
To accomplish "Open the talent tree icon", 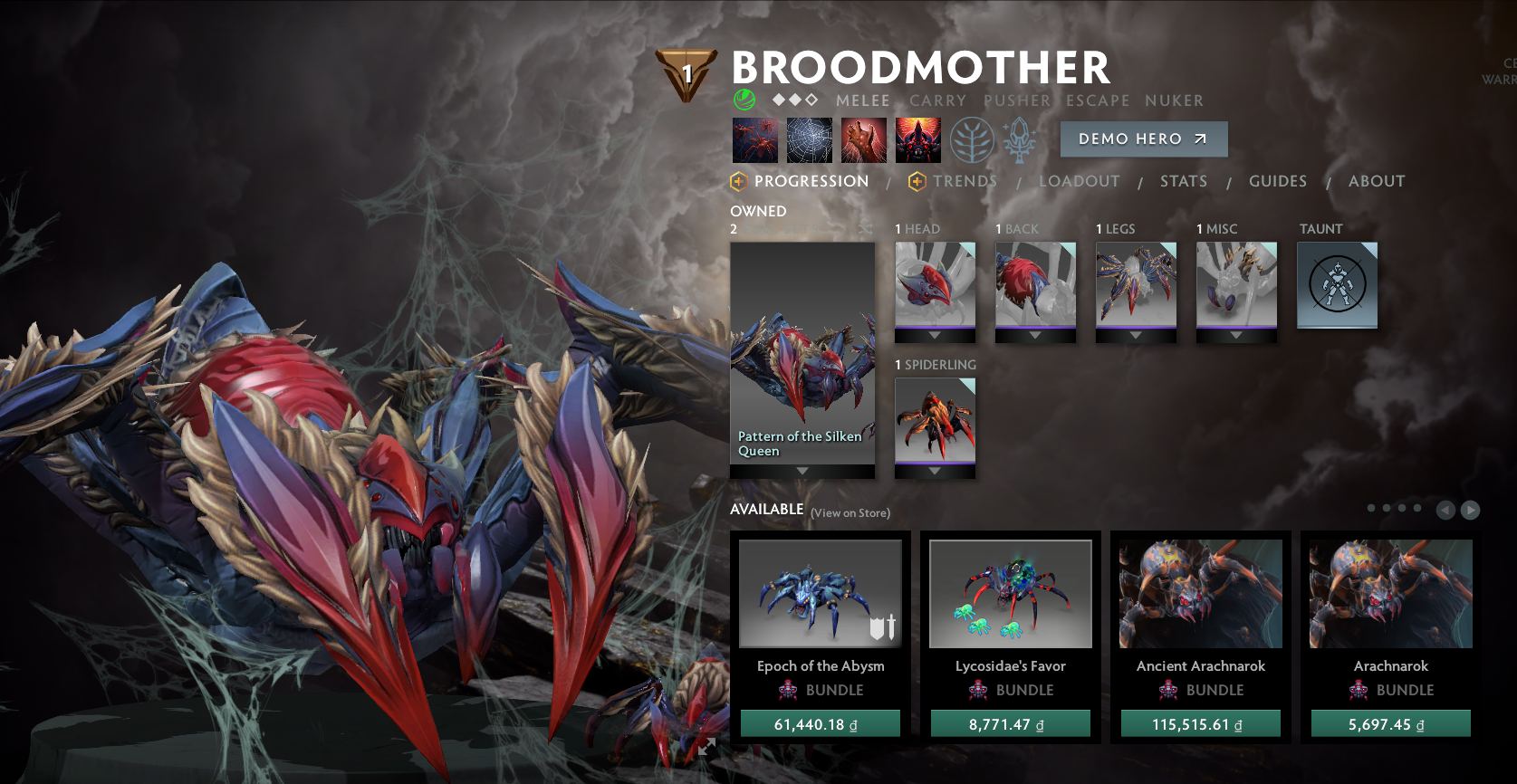I will pos(974,140).
